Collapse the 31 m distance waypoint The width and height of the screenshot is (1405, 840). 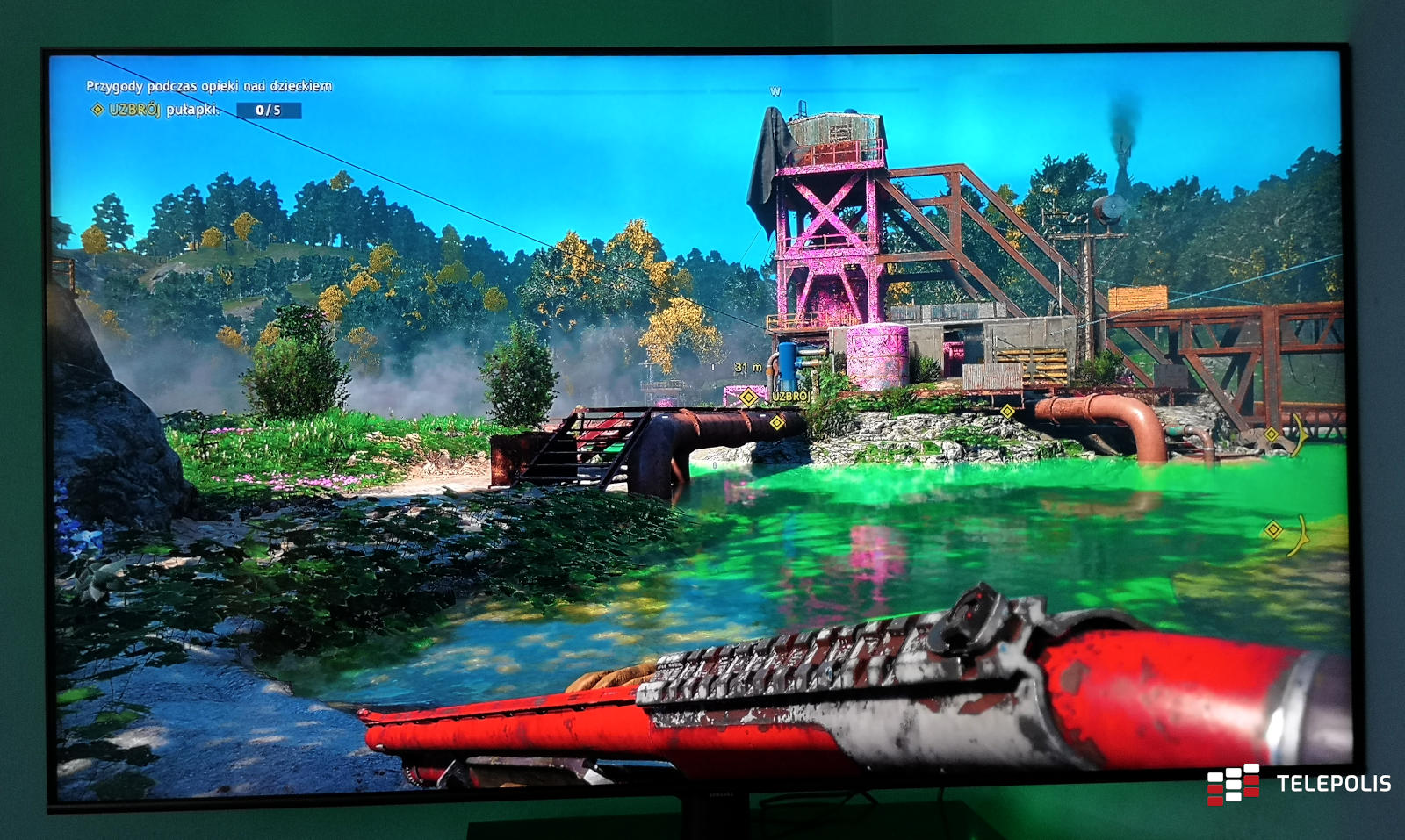pyautogui.click(x=746, y=368)
